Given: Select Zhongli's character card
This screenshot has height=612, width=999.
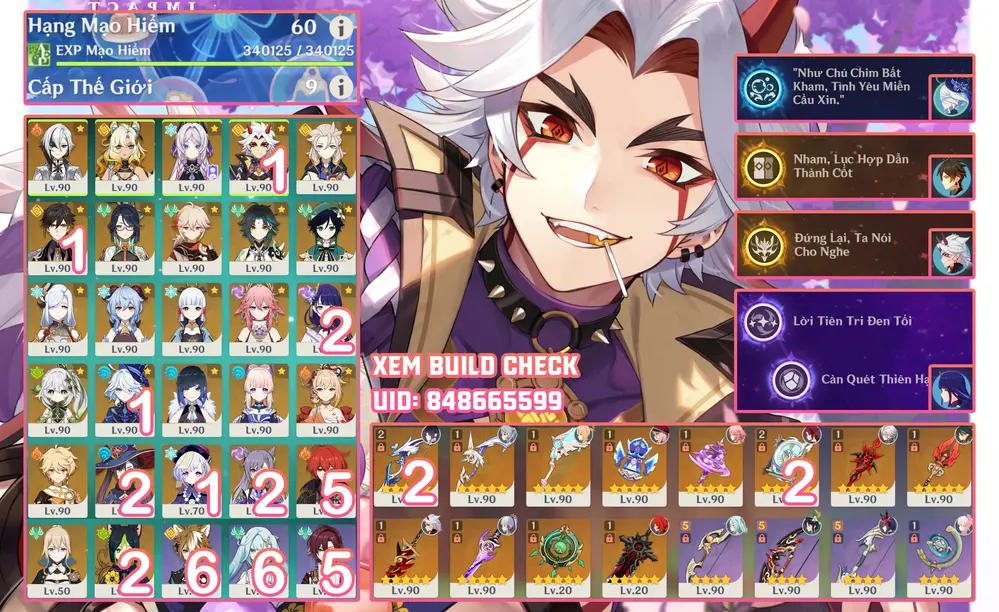Looking at the screenshot, I should pos(57,237).
